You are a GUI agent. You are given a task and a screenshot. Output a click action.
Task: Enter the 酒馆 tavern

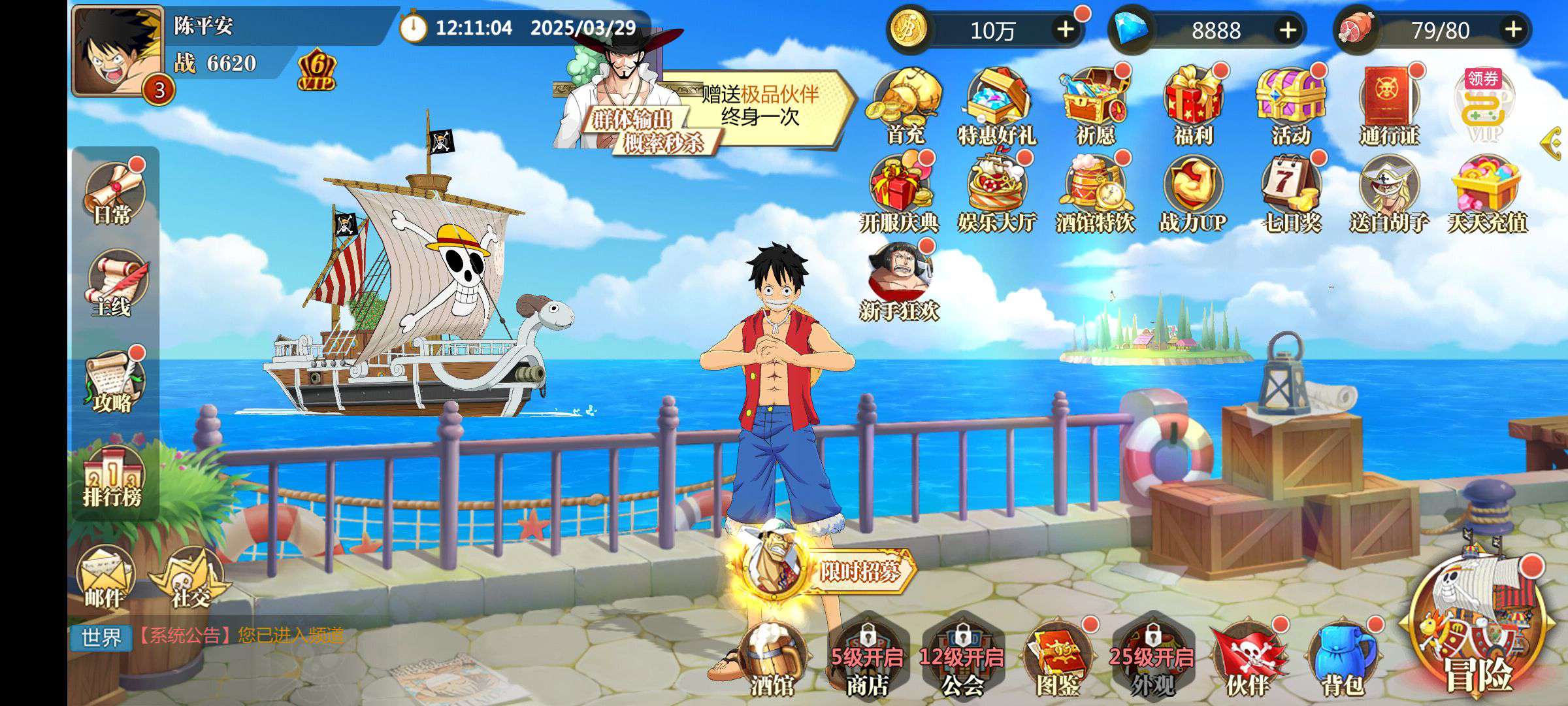[772, 657]
